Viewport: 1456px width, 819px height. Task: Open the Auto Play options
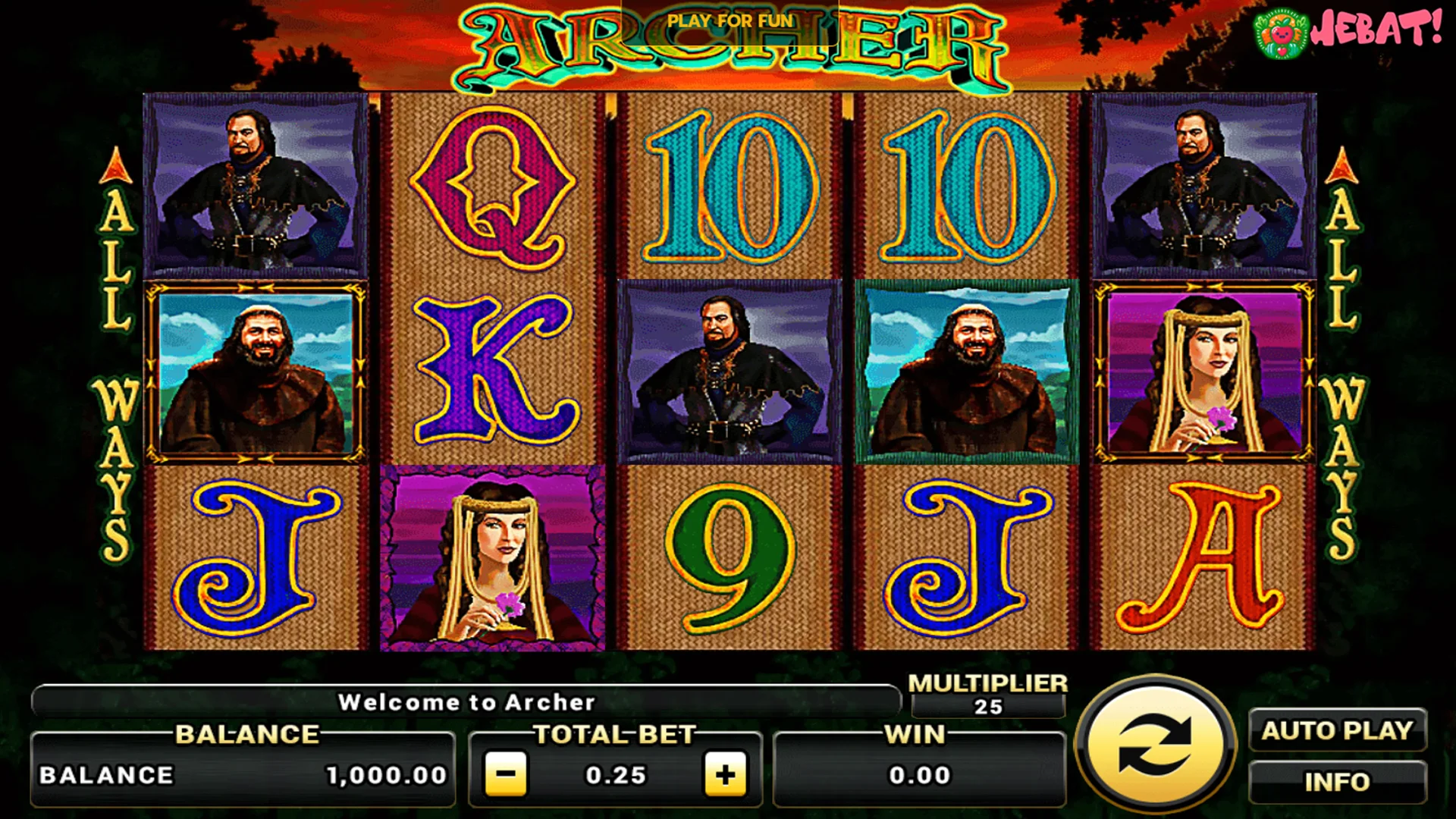pyautogui.click(x=1337, y=730)
